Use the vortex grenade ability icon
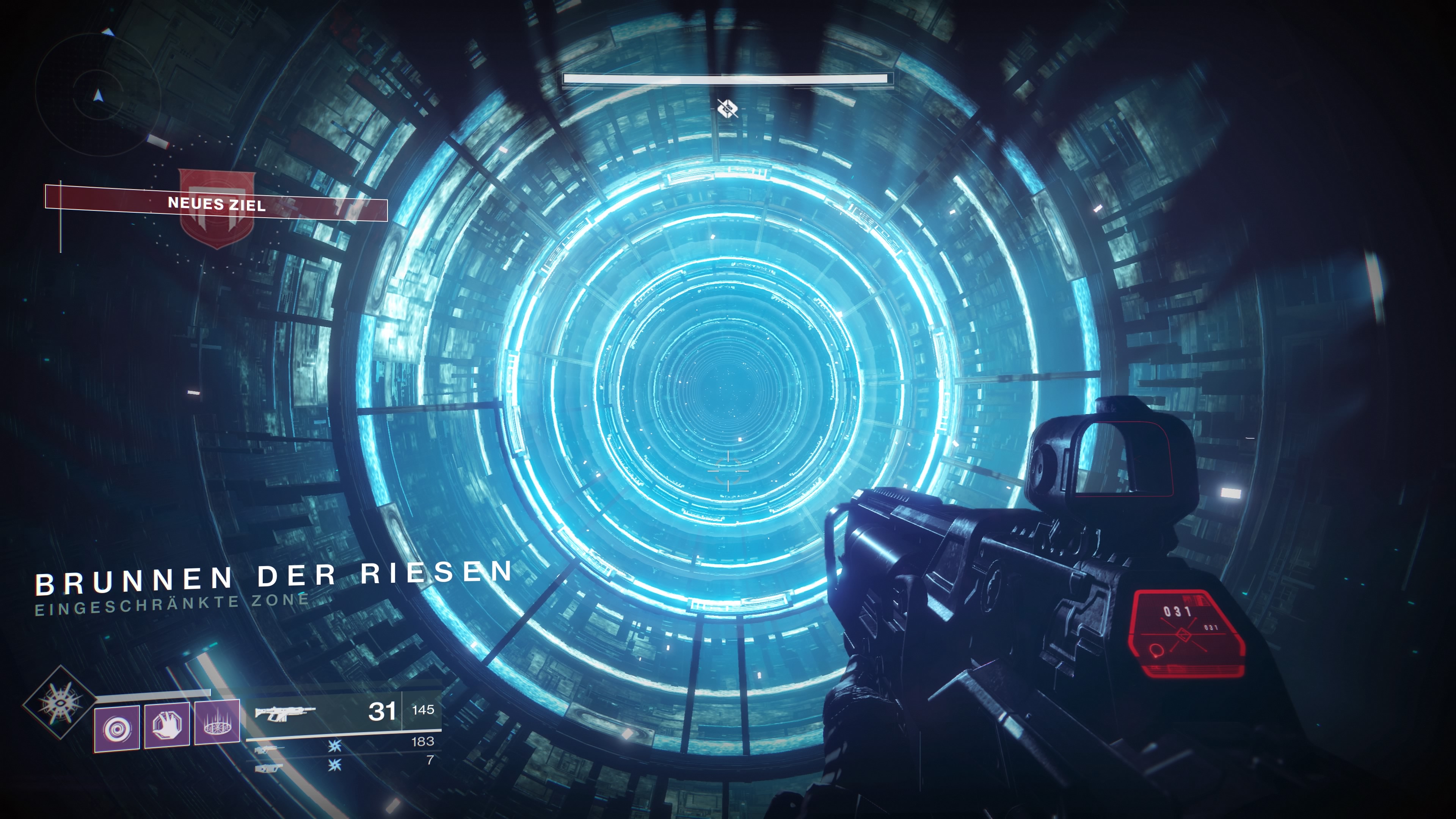The height and width of the screenshot is (819, 1456). tap(117, 728)
